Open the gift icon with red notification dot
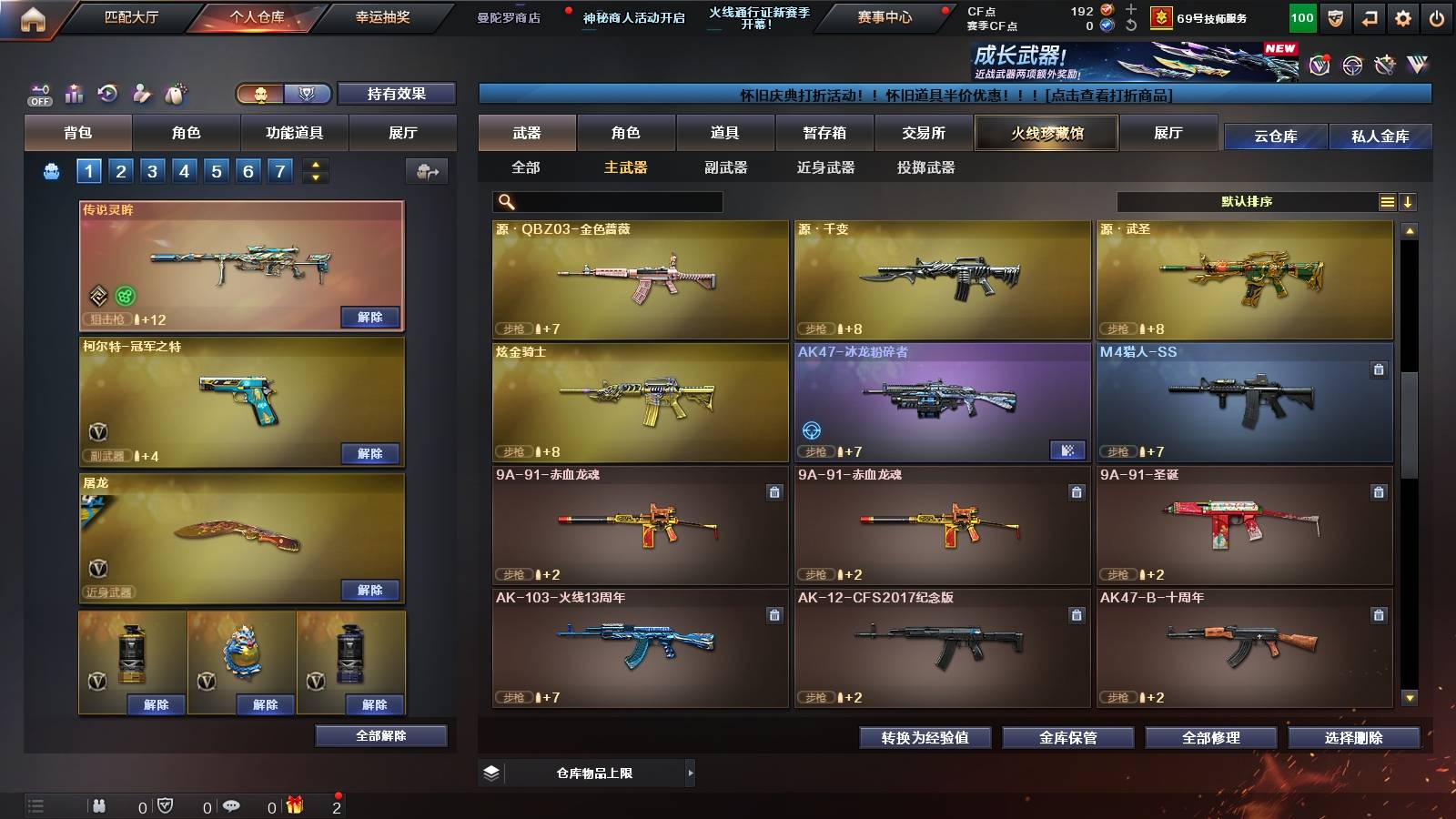The width and height of the screenshot is (1456, 819). [293, 805]
